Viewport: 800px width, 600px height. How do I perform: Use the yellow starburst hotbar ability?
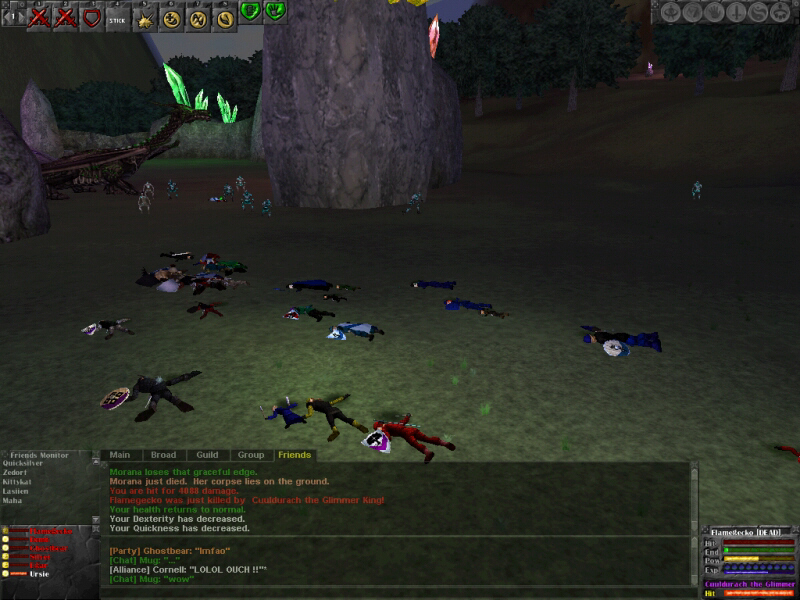click(144, 18)
